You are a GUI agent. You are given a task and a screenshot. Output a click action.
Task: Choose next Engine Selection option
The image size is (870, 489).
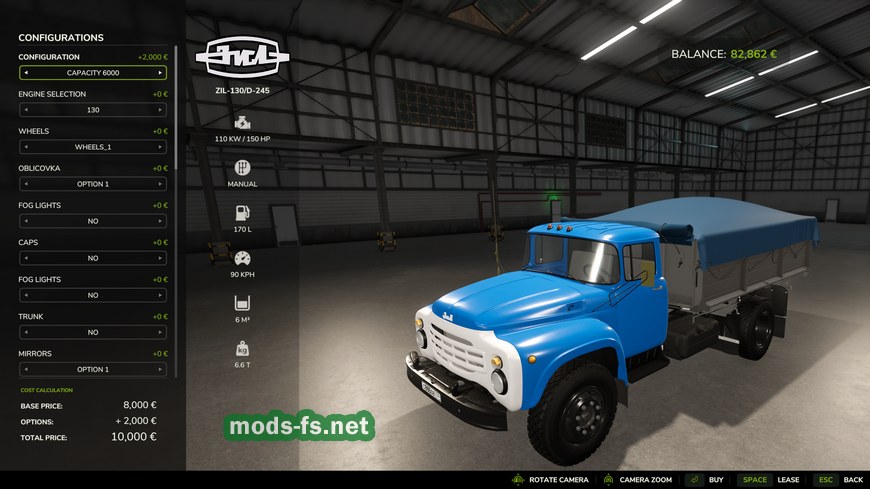(159, 110)
